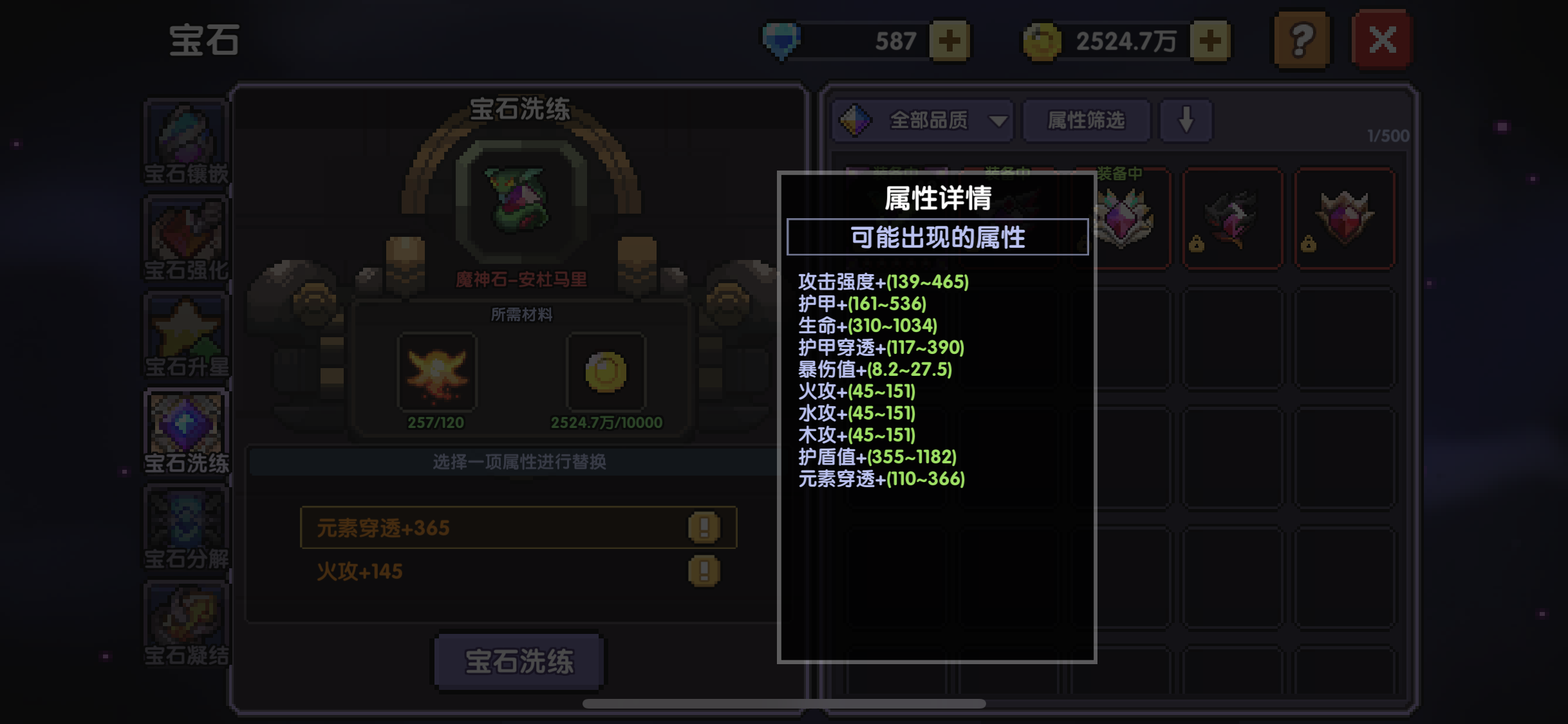Viewport: 1568px width, 724px height.
Task: Open the 宝石强化 panel
Action: [x=185, y=238]
